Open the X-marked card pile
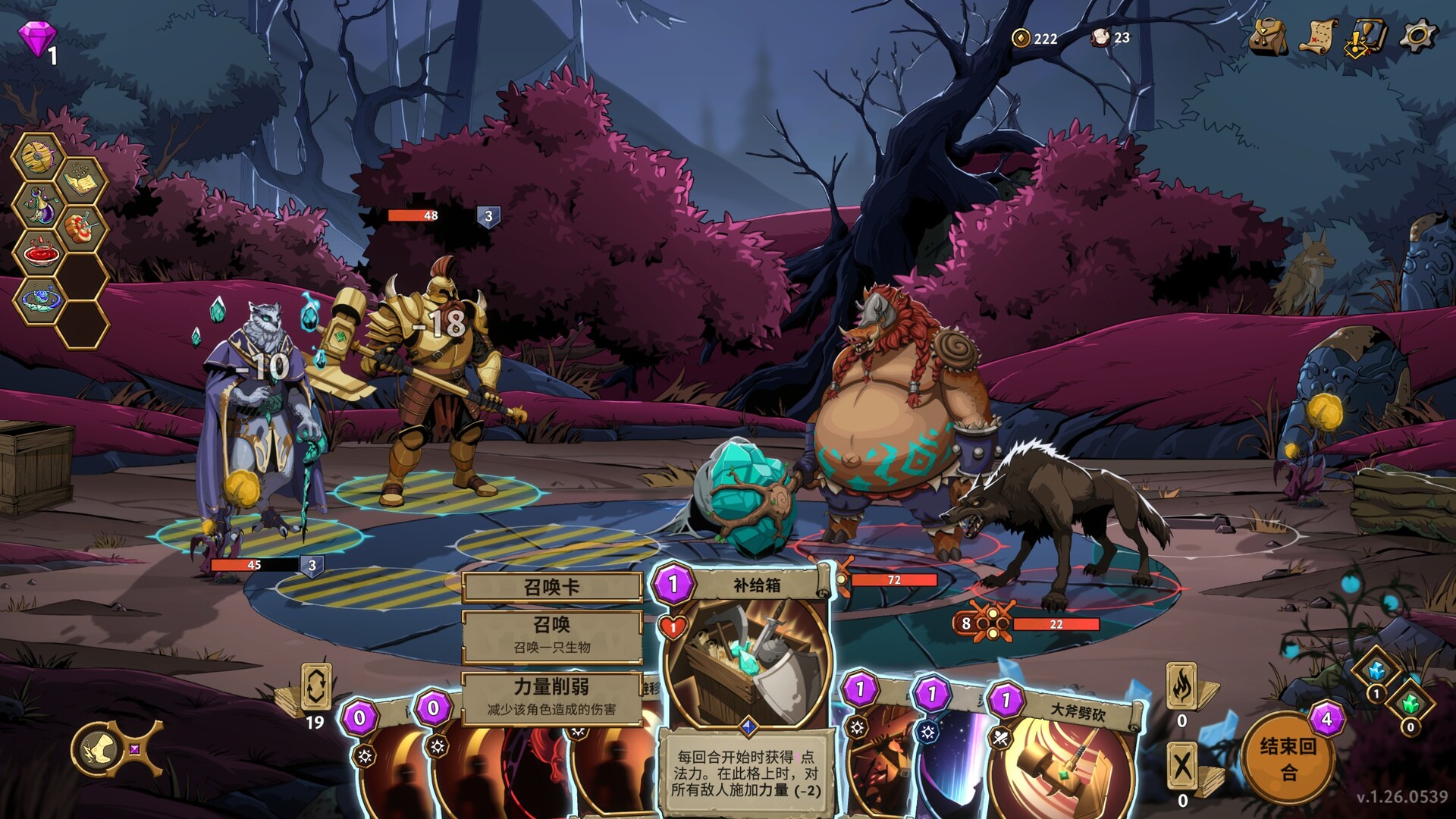Viewport: 1456px width, 819px height. 1182,766
